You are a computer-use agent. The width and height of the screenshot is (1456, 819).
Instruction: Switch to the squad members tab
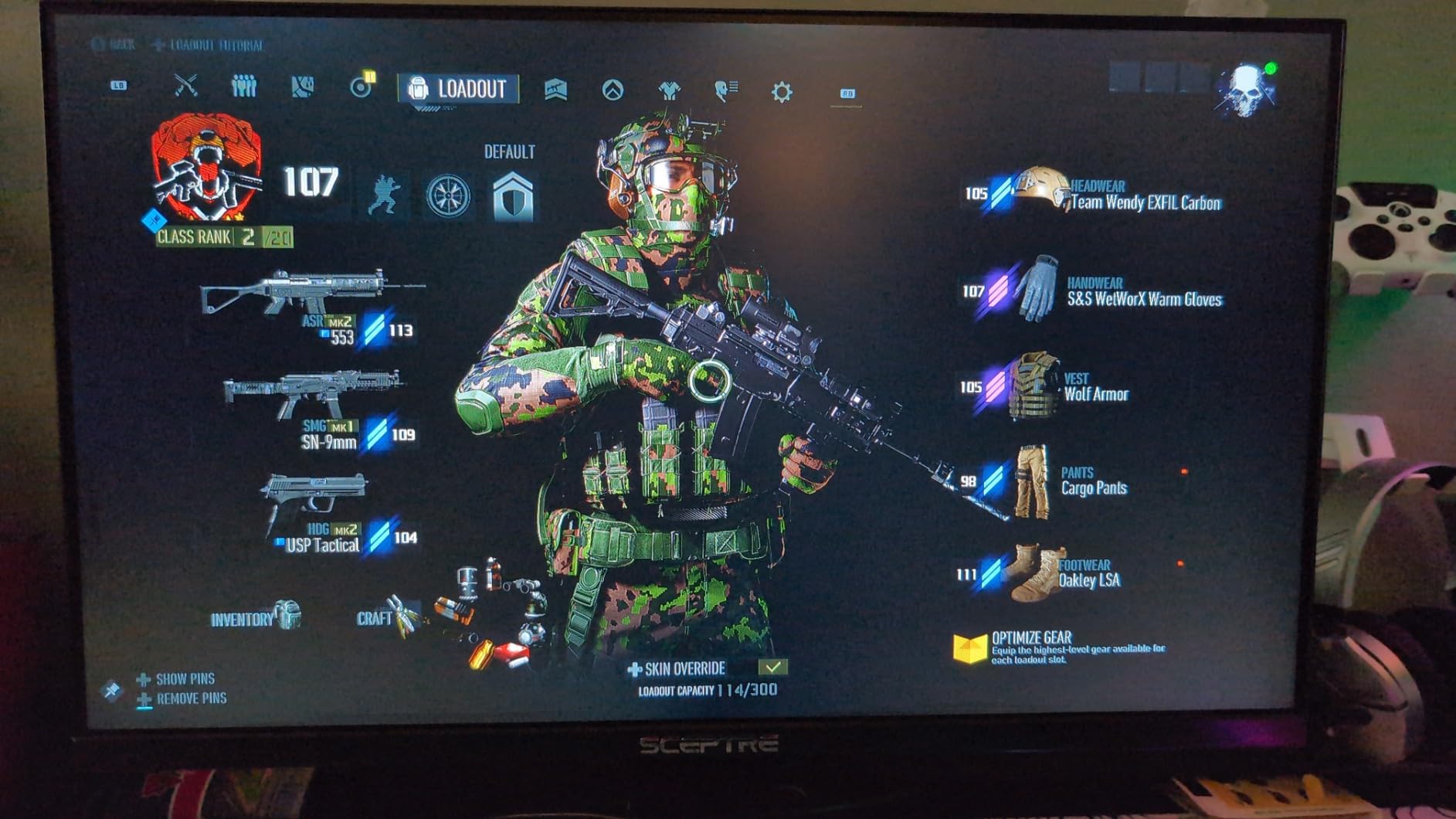click(244, 86)
